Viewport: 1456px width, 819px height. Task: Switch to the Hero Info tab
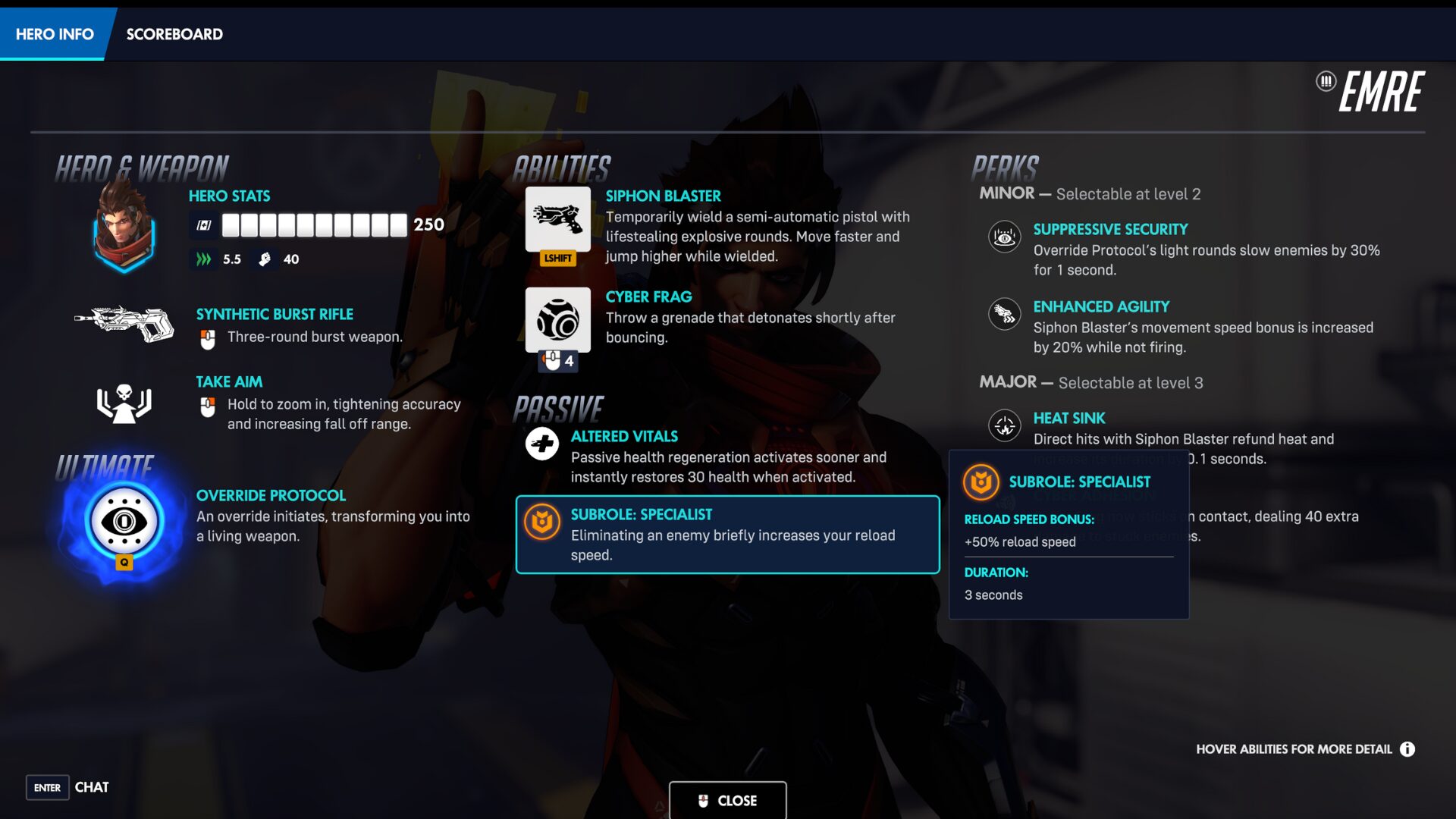[54, 33]
